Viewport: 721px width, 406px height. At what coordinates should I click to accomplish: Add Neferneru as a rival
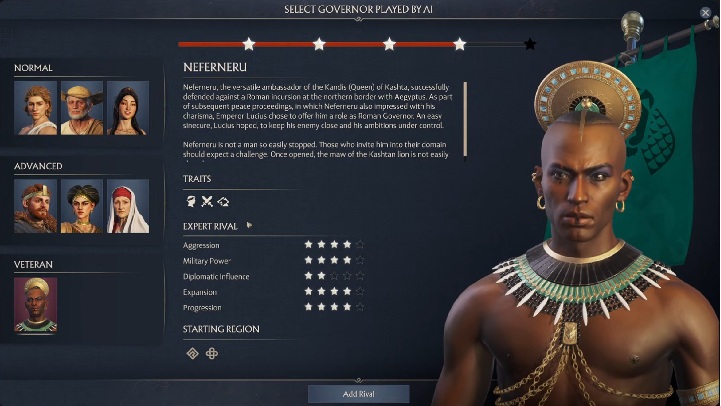359,394
